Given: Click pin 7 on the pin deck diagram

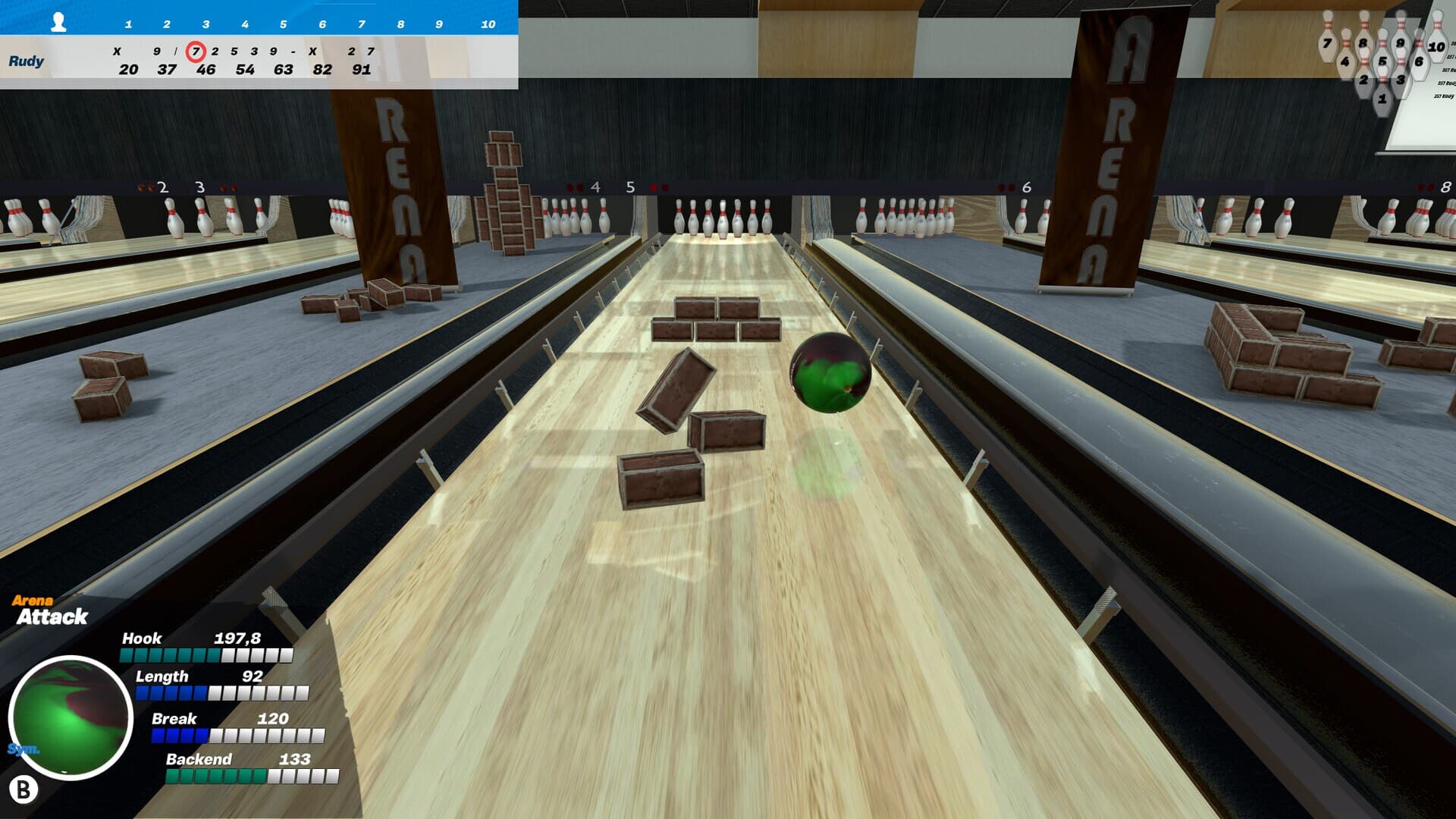Looking at the screenshot, I should coord(1327,42).
